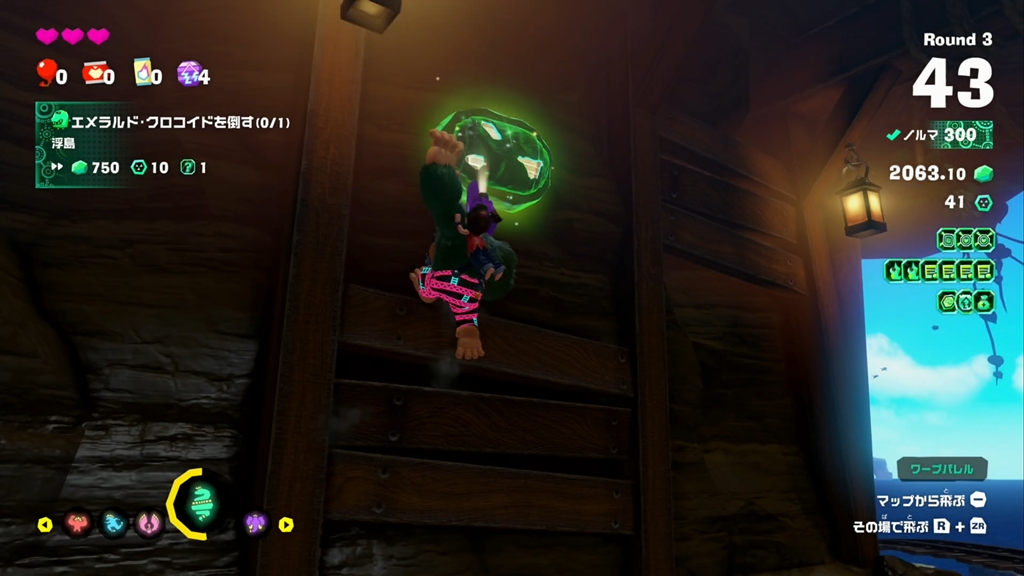Select the red Kong transformation icon
This screenshot has width=1024, height=576.
(x=78, y=523)
